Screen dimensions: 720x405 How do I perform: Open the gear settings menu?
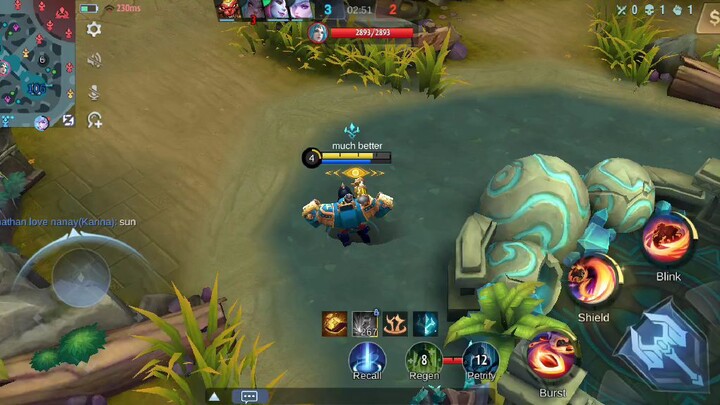coord(94,29)
